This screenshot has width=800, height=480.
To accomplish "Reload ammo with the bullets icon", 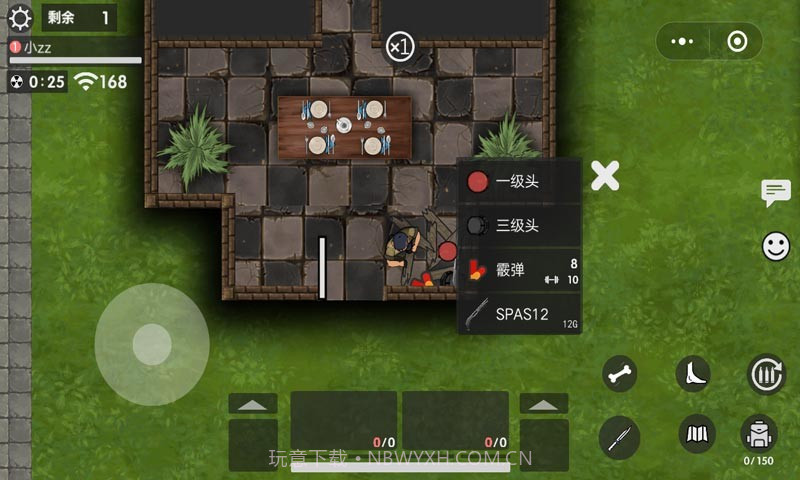I will pyautogui.click(x=767, y=374).
